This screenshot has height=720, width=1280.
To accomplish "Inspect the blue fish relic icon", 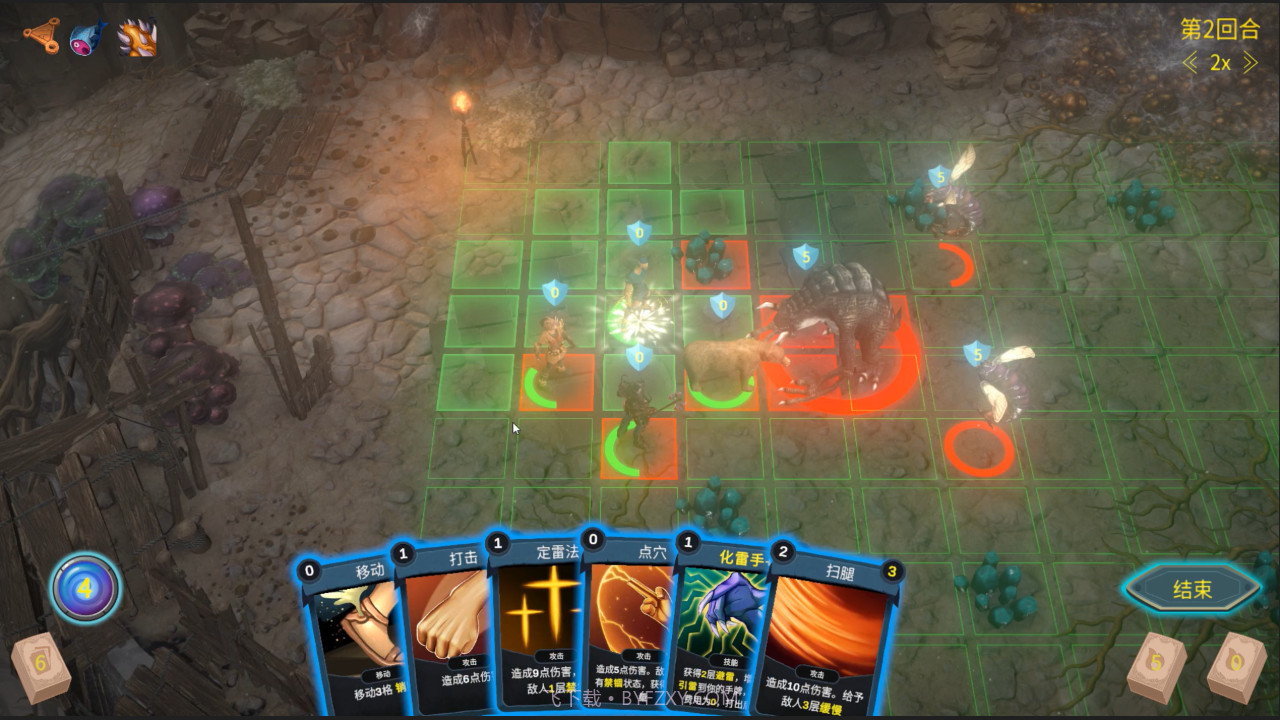I will coord(87,38).
